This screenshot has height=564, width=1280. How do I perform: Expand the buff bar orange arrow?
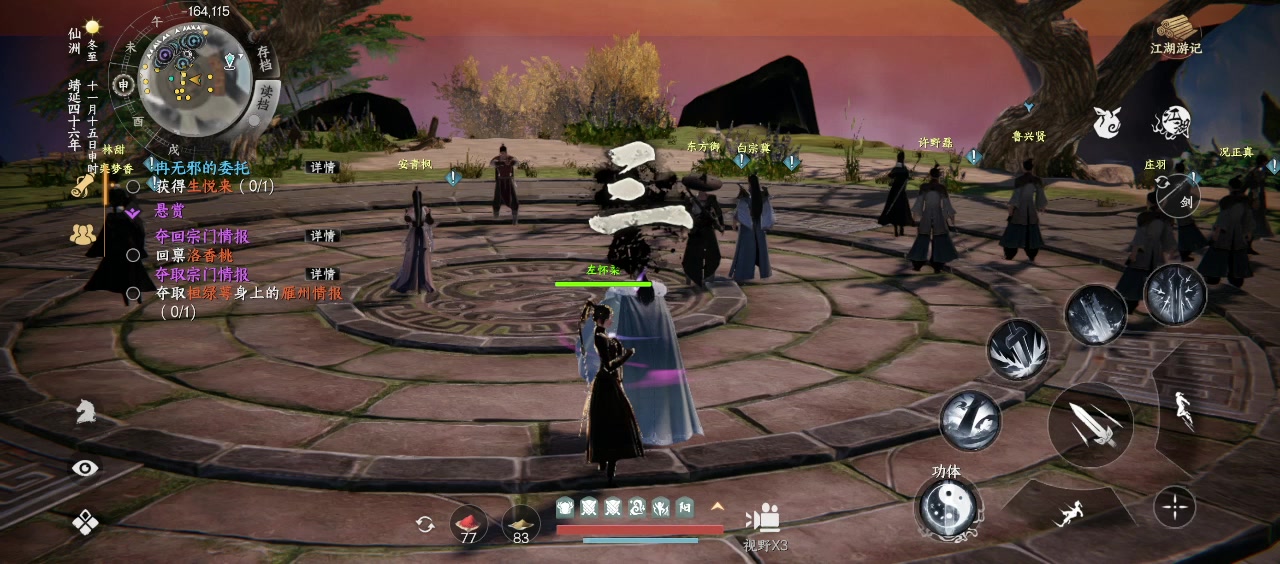point(716,507)
